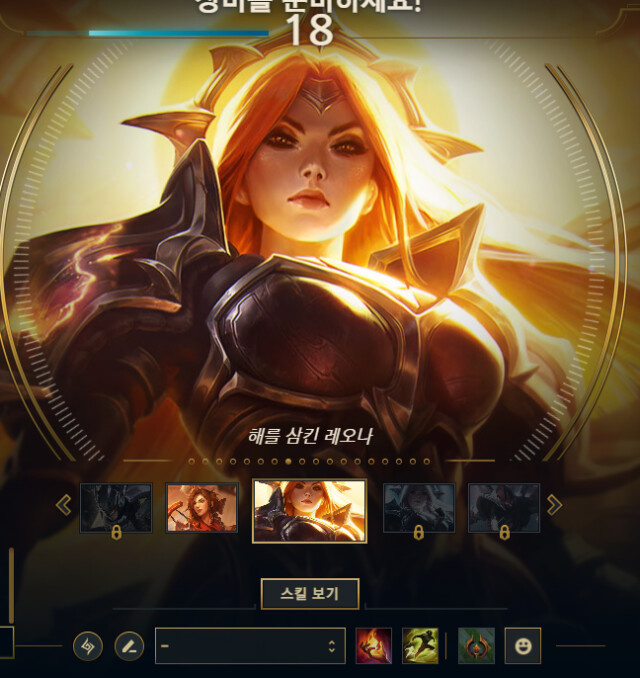
Task: Select the locked skin beside the right arrow
Action: pyautogui.click(x=504, y=508)
